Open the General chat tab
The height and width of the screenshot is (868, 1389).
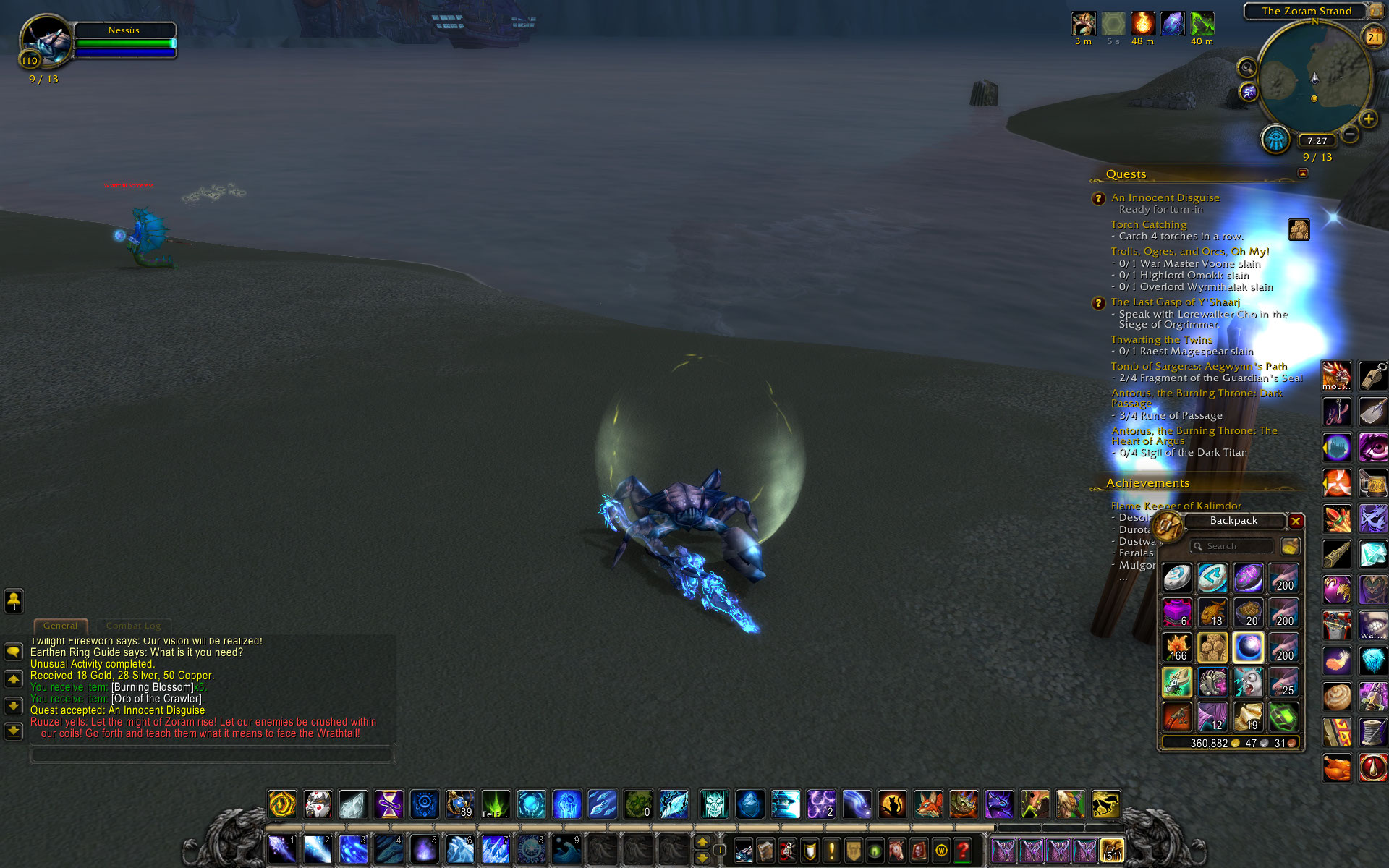pyautogui.click(x=60, y=626)
